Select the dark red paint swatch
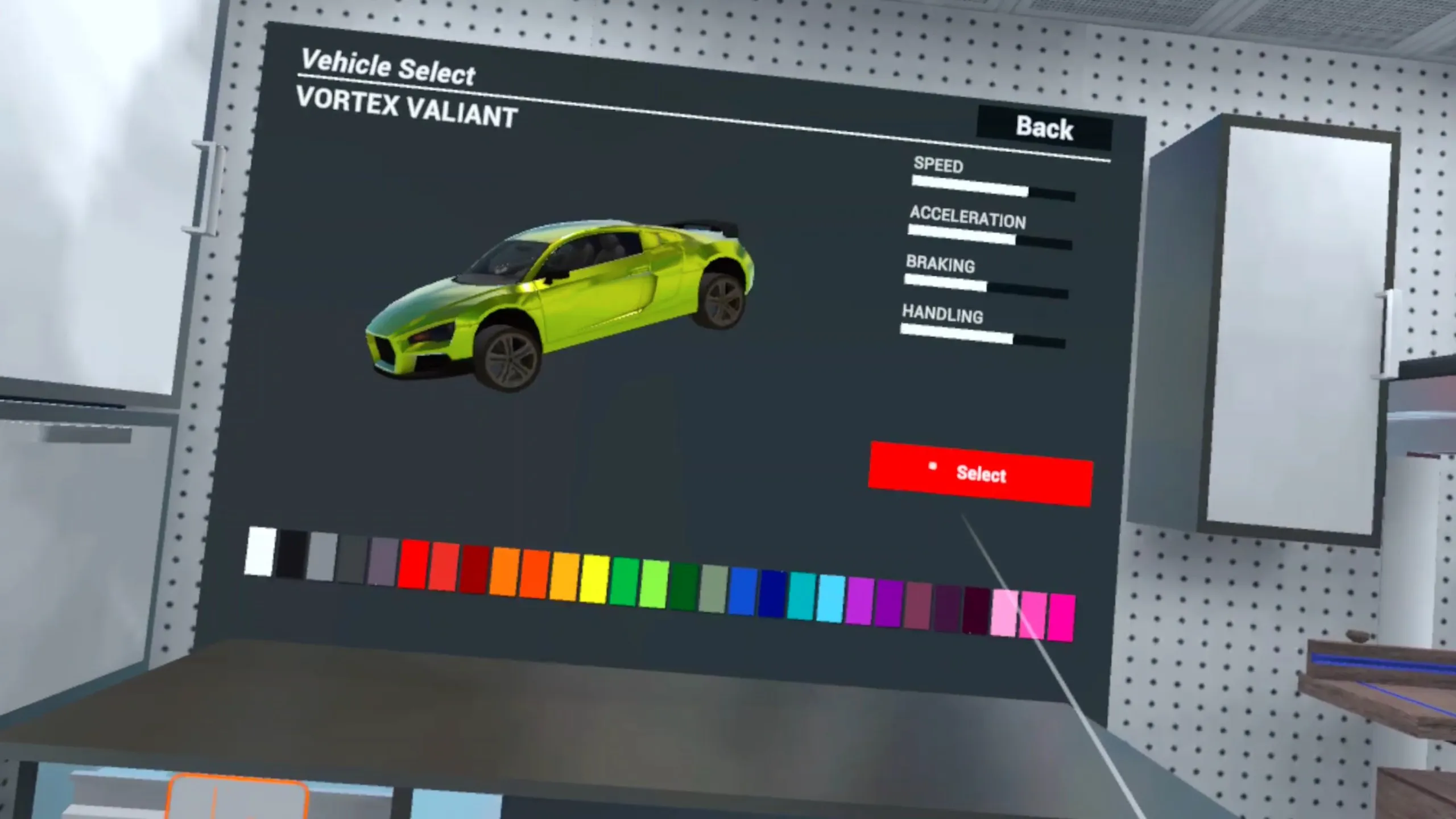 pyautogui.click(x=473, y=569)
